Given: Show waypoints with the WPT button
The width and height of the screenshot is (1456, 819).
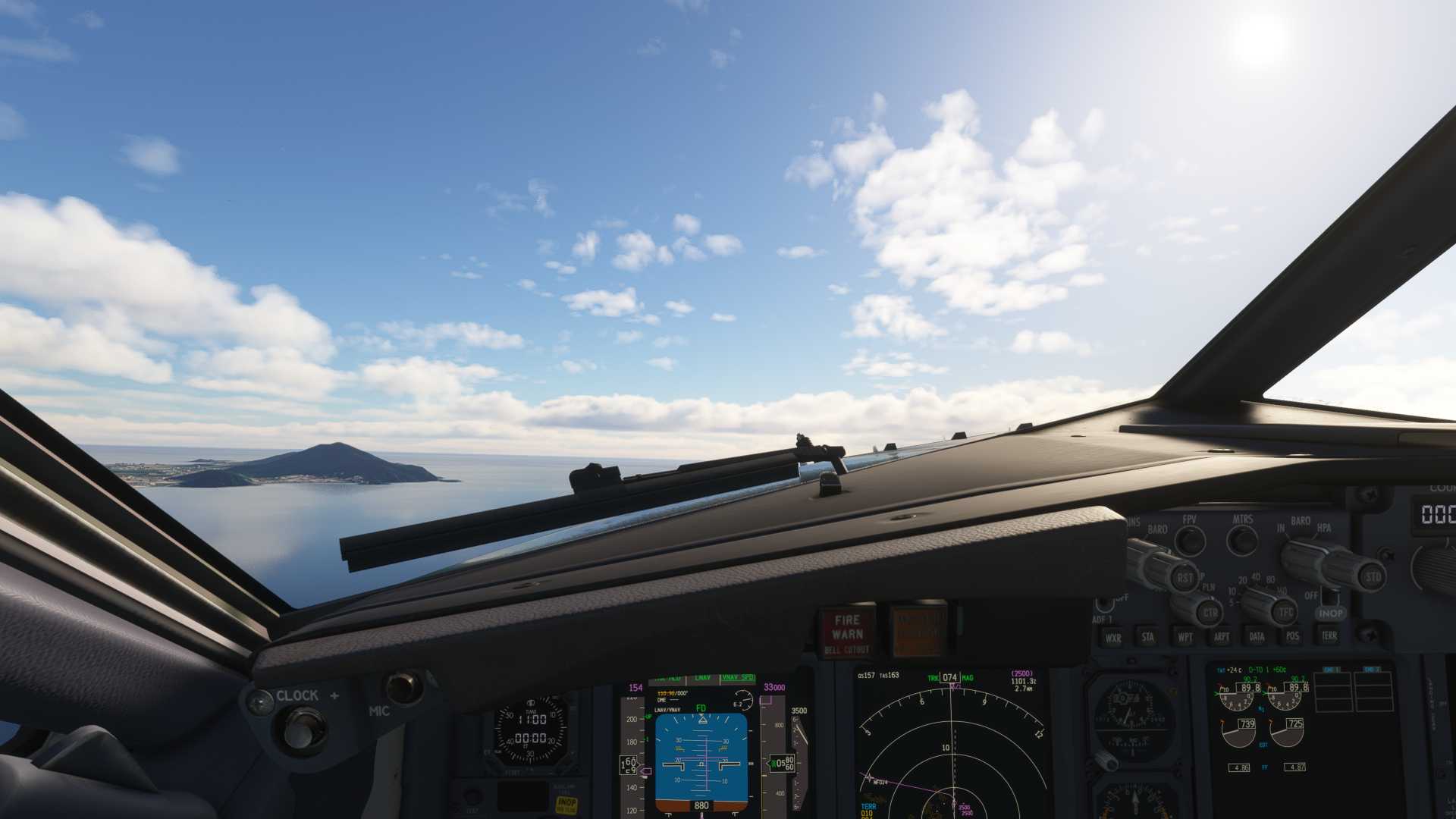Looking at the screenshot, I should click(x=1185, y=637).
